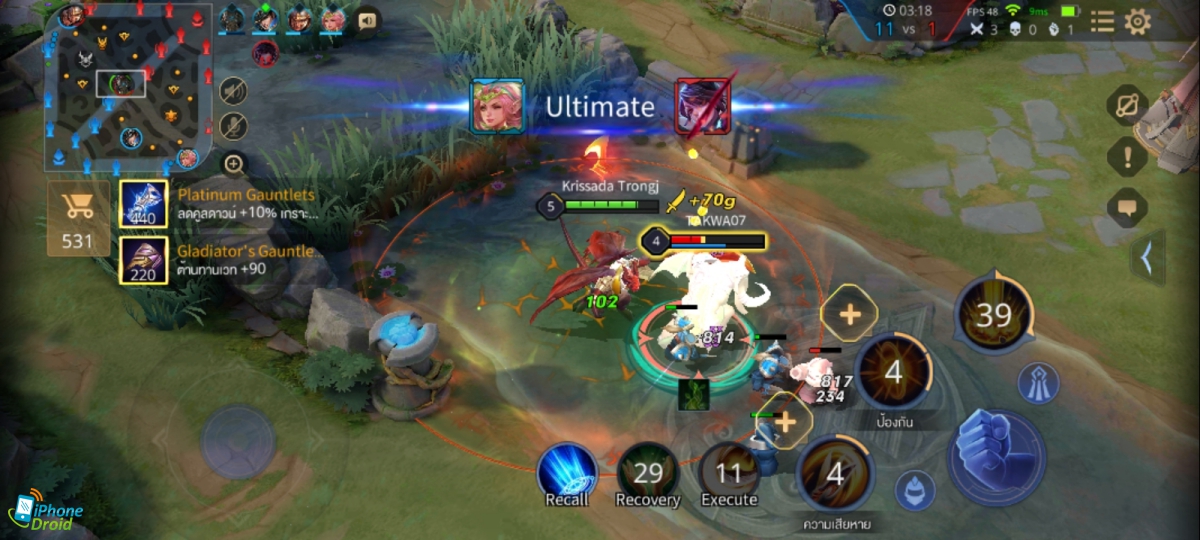Toggle the muted speaker icon
Image resolution: width=1200 pixels, height=540 pixels.
pos(233,91)
